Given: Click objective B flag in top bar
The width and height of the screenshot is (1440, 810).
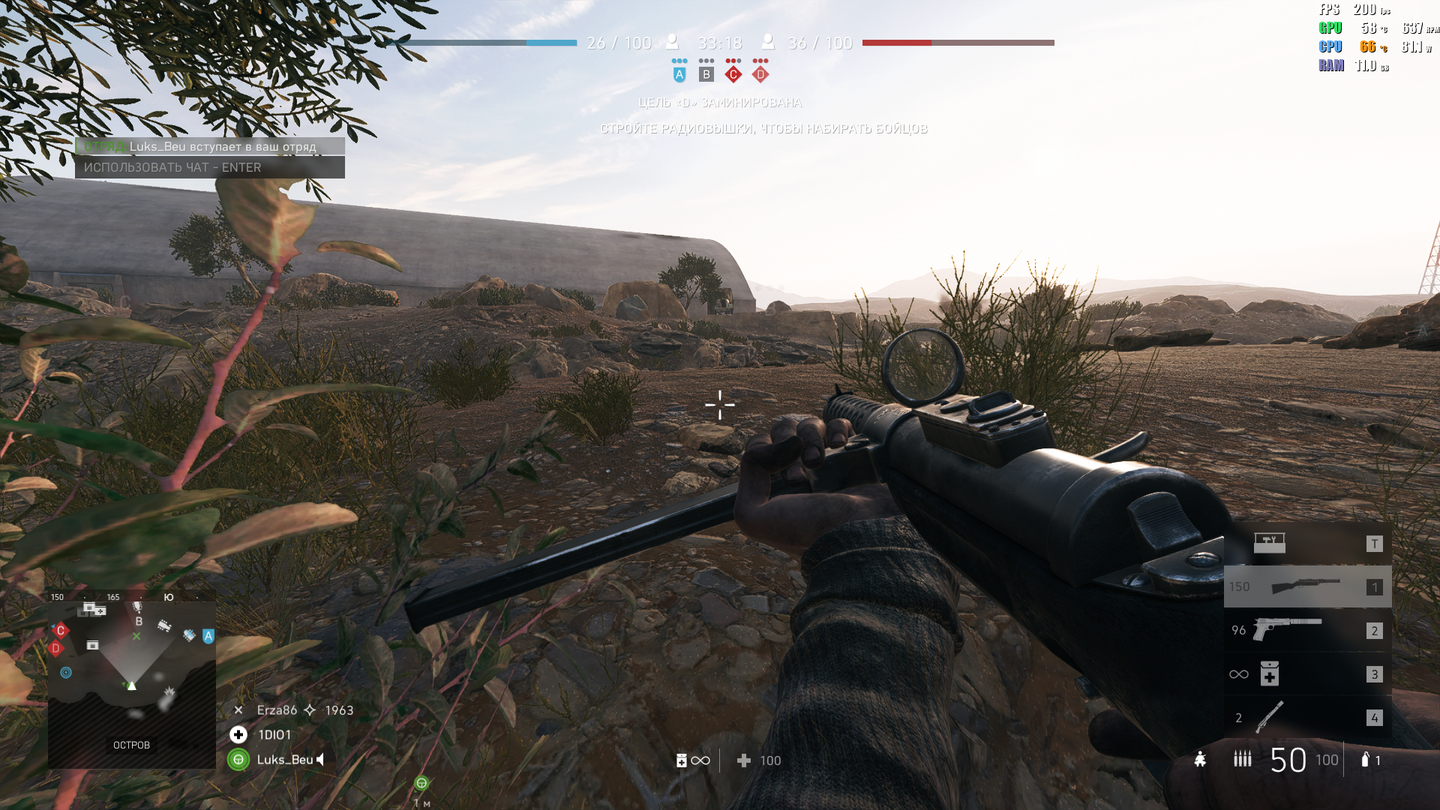Looking at the screenshot, I should point(706,74).
